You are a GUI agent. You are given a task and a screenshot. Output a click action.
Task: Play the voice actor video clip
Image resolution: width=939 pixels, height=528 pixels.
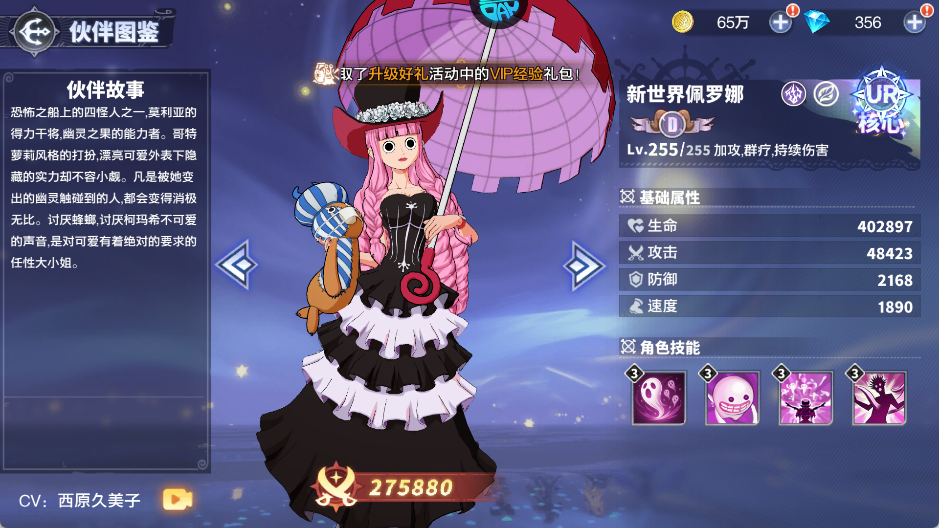178,498
